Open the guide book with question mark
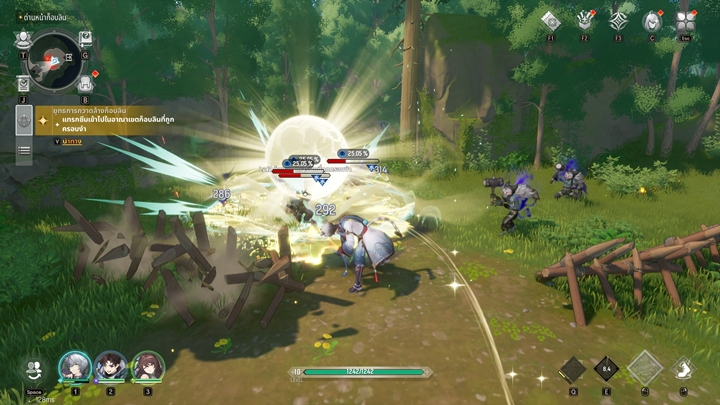The width and height of the screenshot is (720, 405). point(86,39)
